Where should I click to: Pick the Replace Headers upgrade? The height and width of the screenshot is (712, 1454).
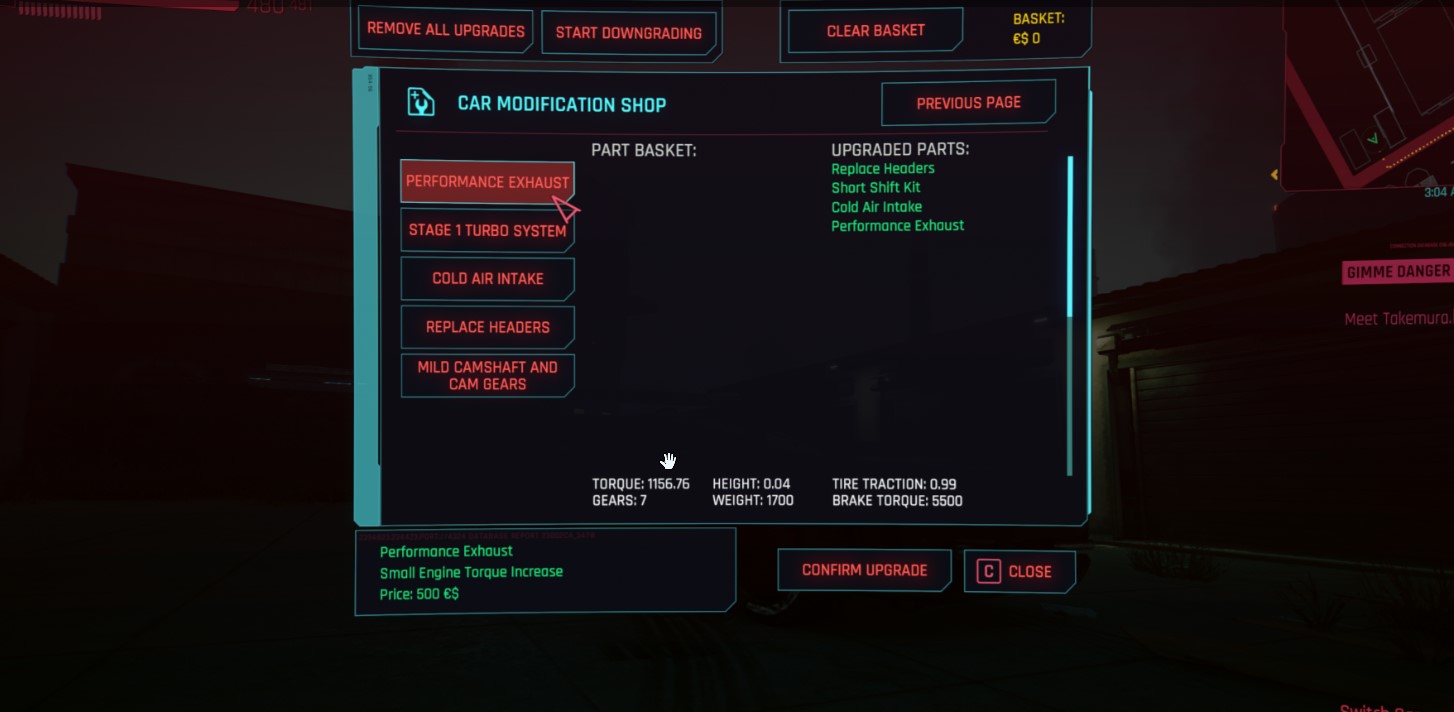[x=487, y=327]
